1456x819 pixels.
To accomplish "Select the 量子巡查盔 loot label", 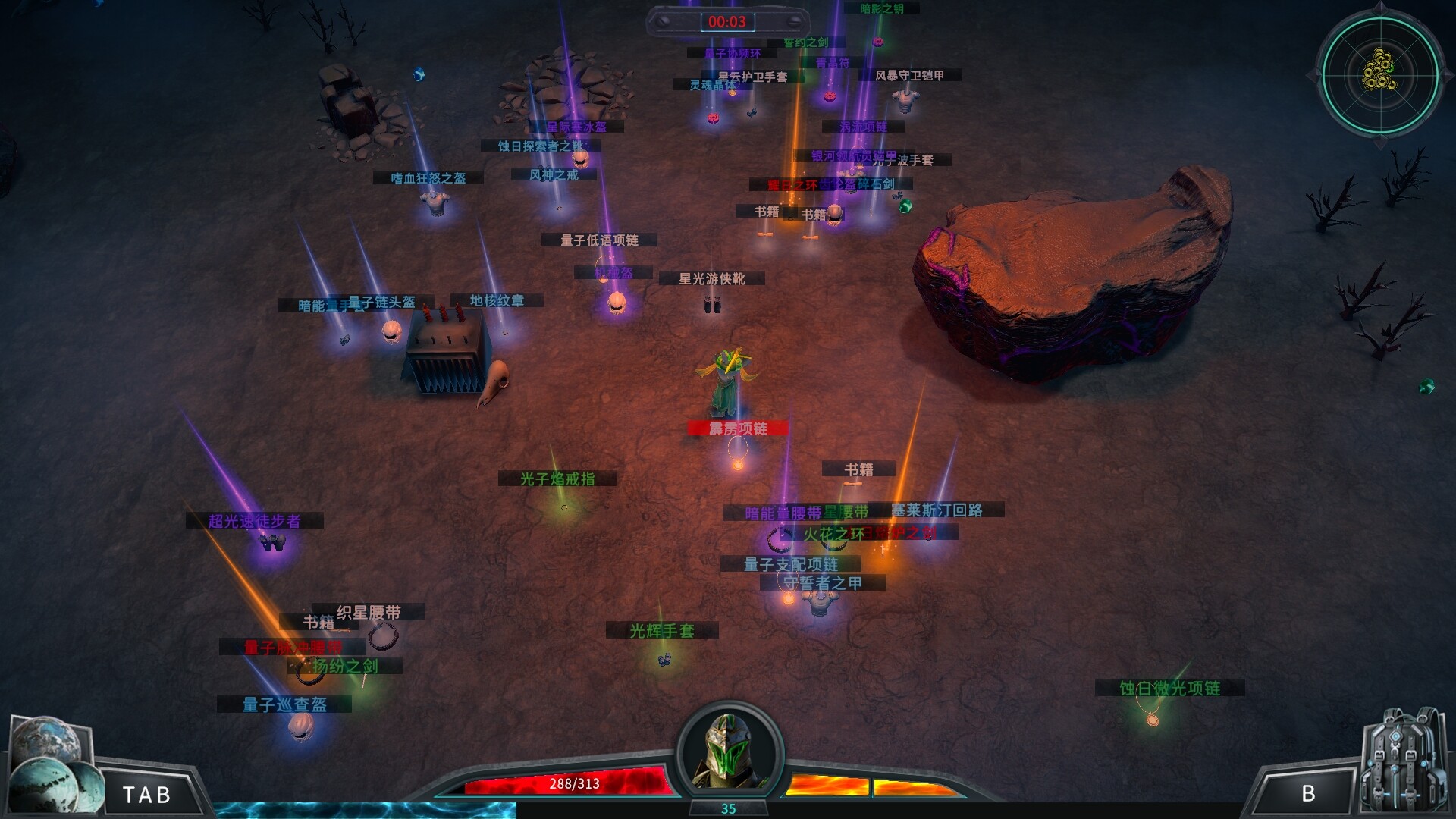I will coord(284,704).
